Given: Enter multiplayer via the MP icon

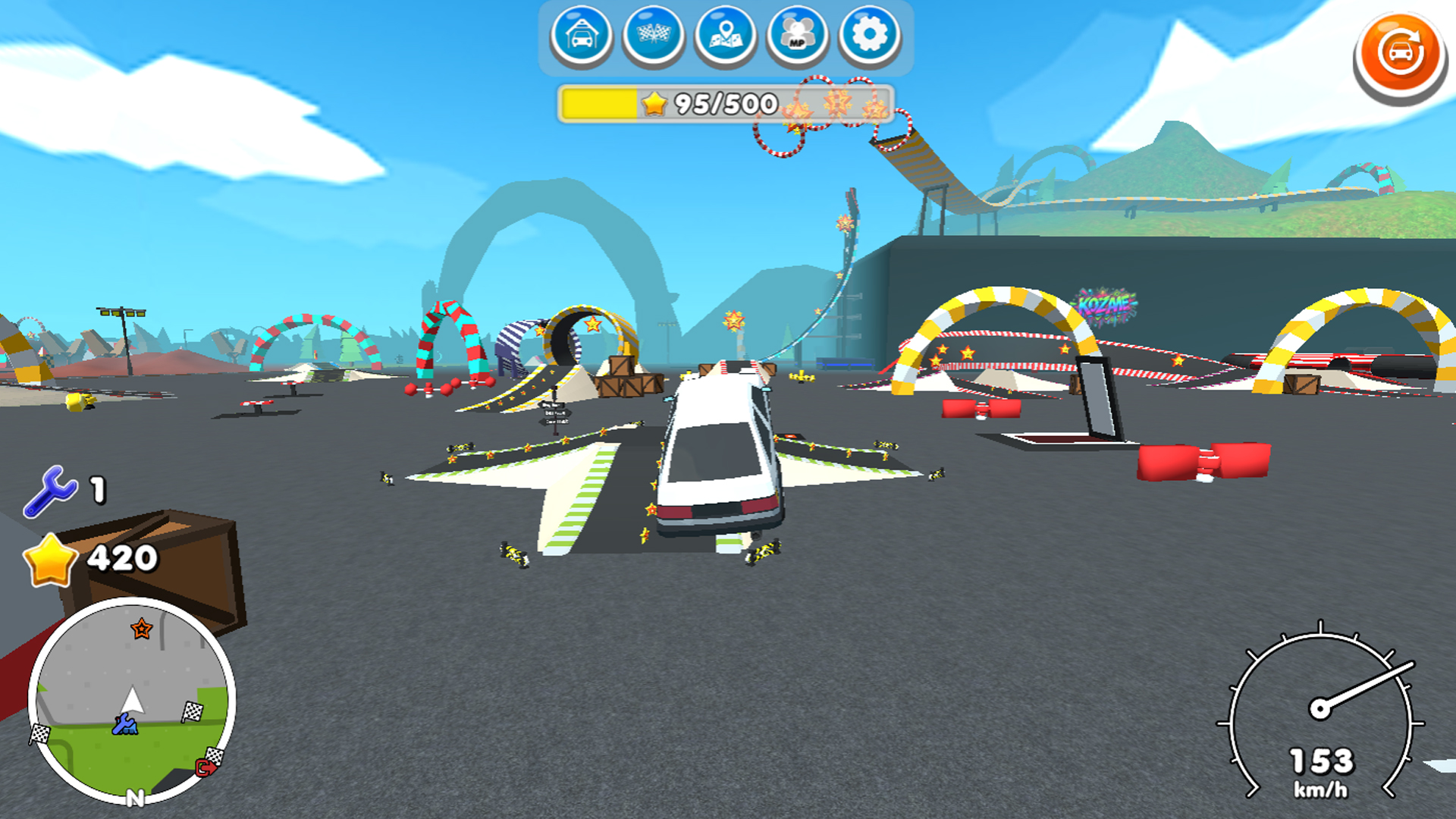Looking at the screenshot, I should (797, 35).
